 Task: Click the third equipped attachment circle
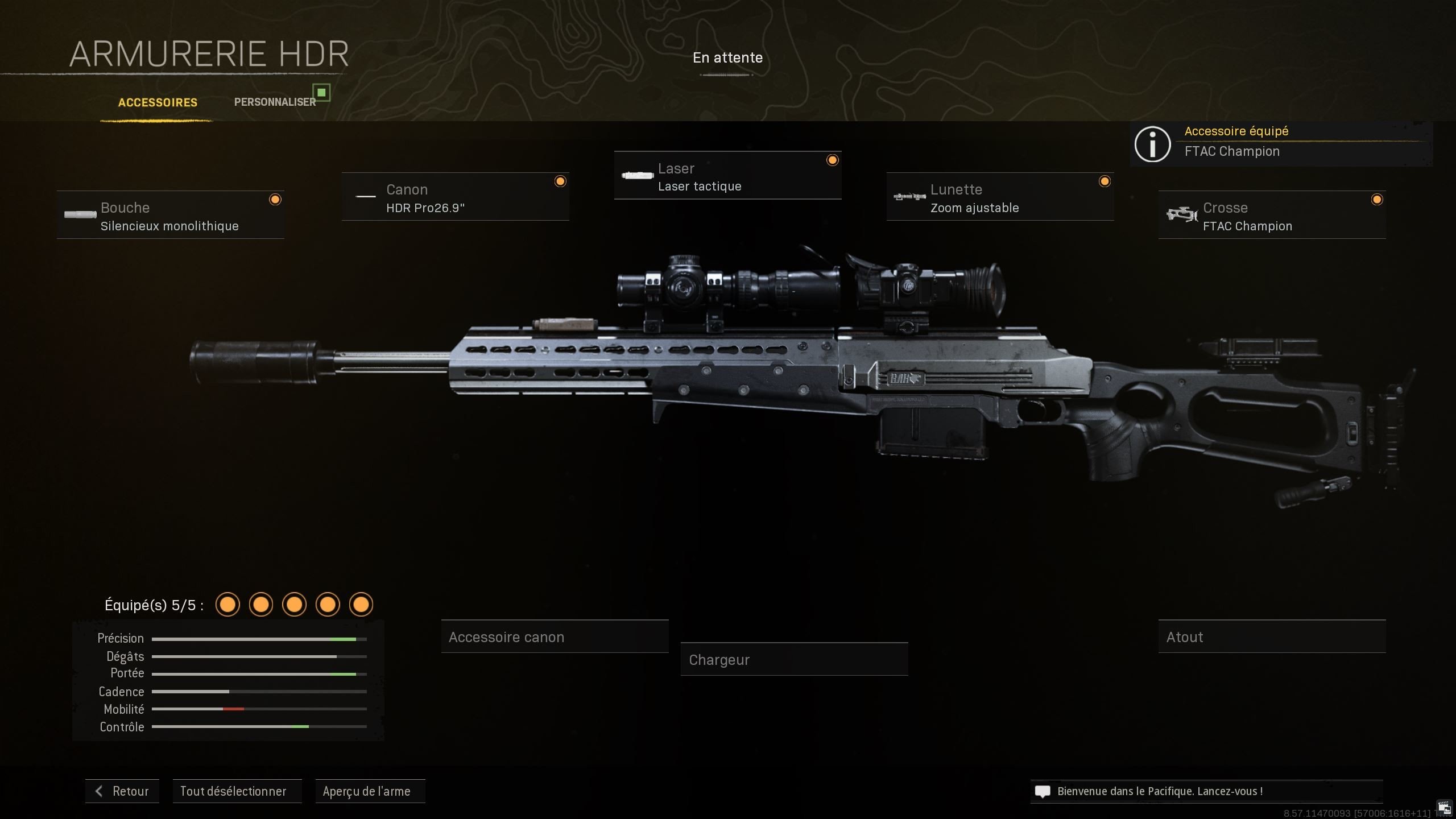point(295,604)
